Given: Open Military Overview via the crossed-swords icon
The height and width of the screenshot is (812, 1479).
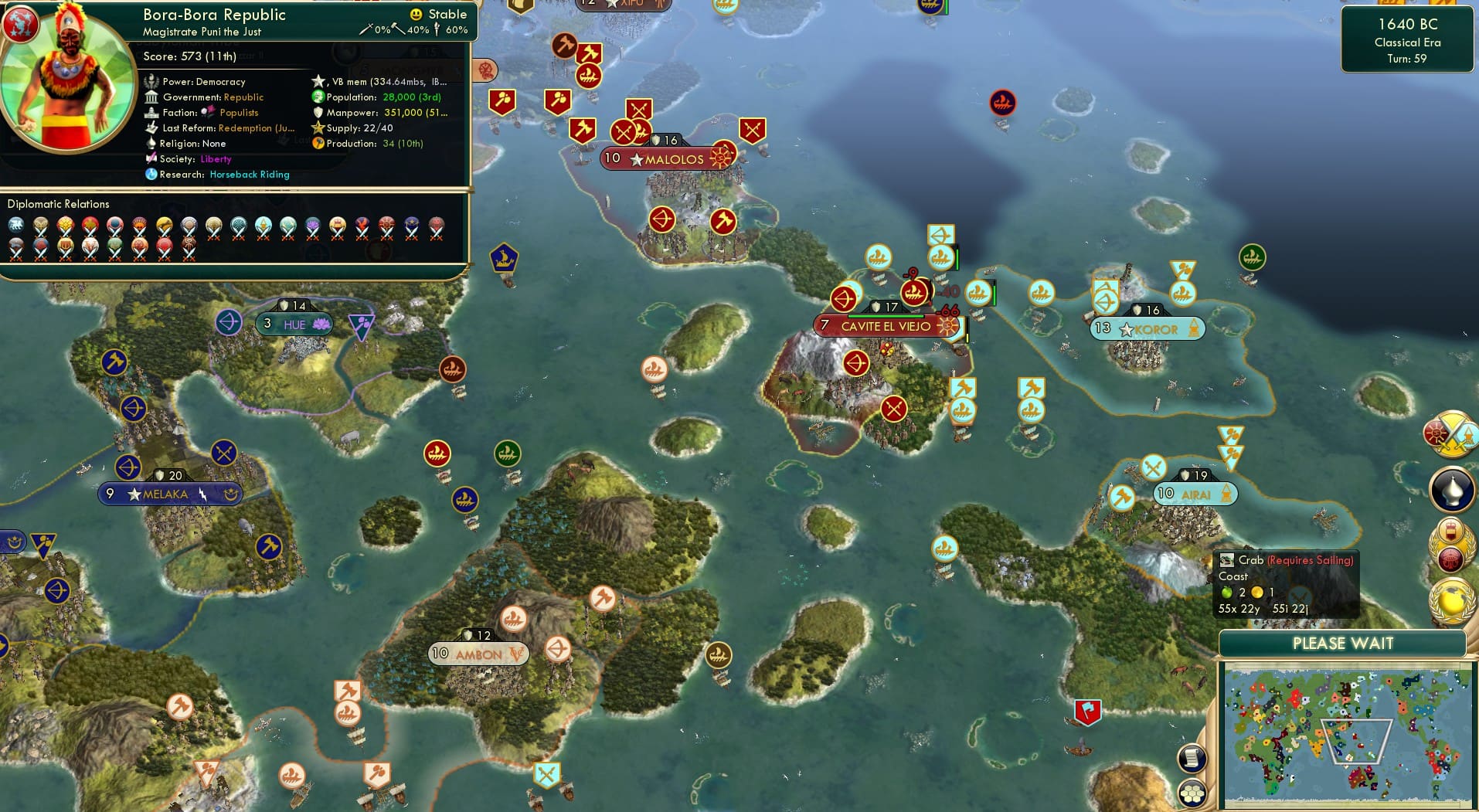Looking at the screenshot, I should [1453, 434].
